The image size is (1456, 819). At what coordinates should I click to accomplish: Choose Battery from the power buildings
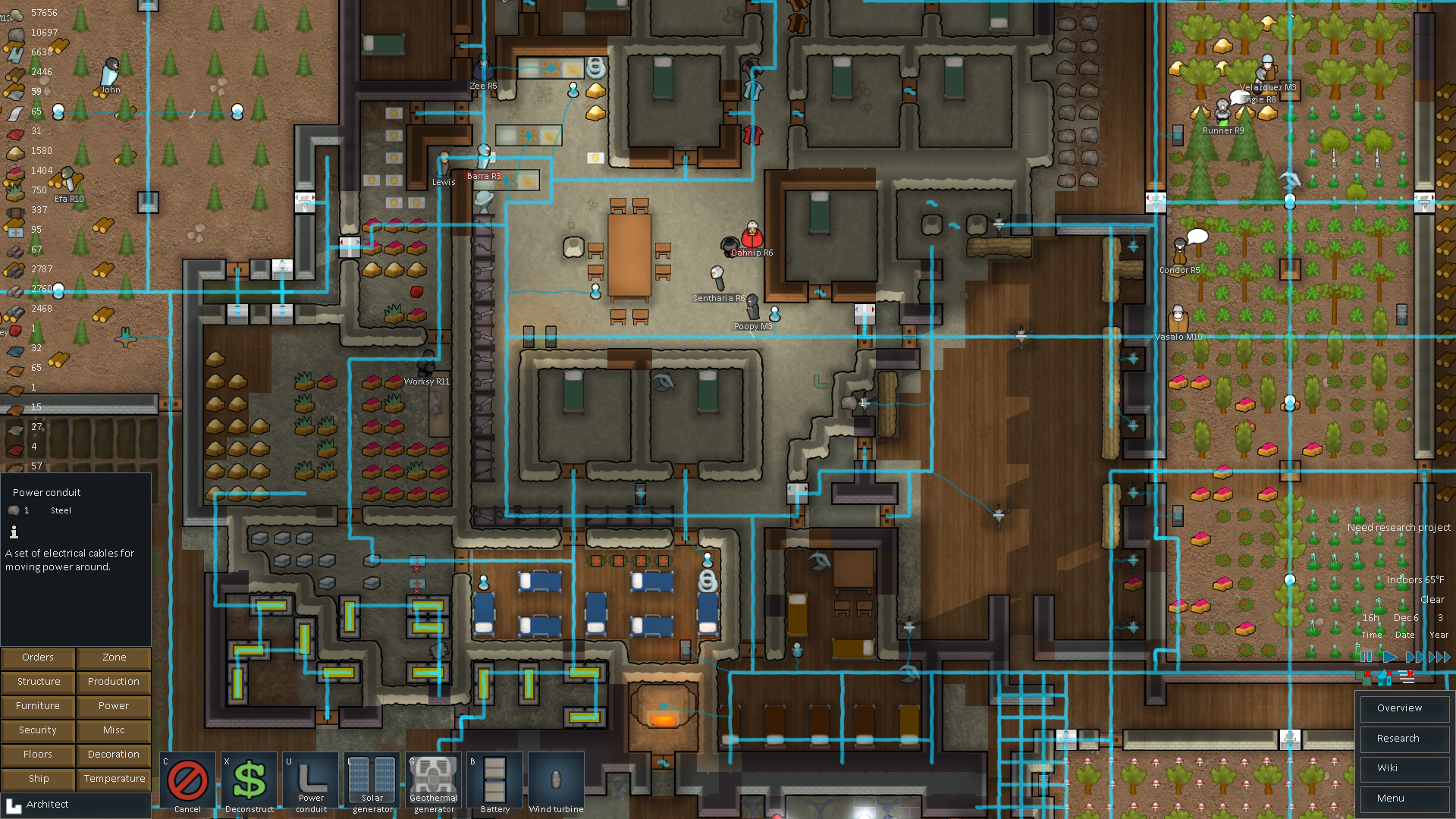tap(495, 782)
